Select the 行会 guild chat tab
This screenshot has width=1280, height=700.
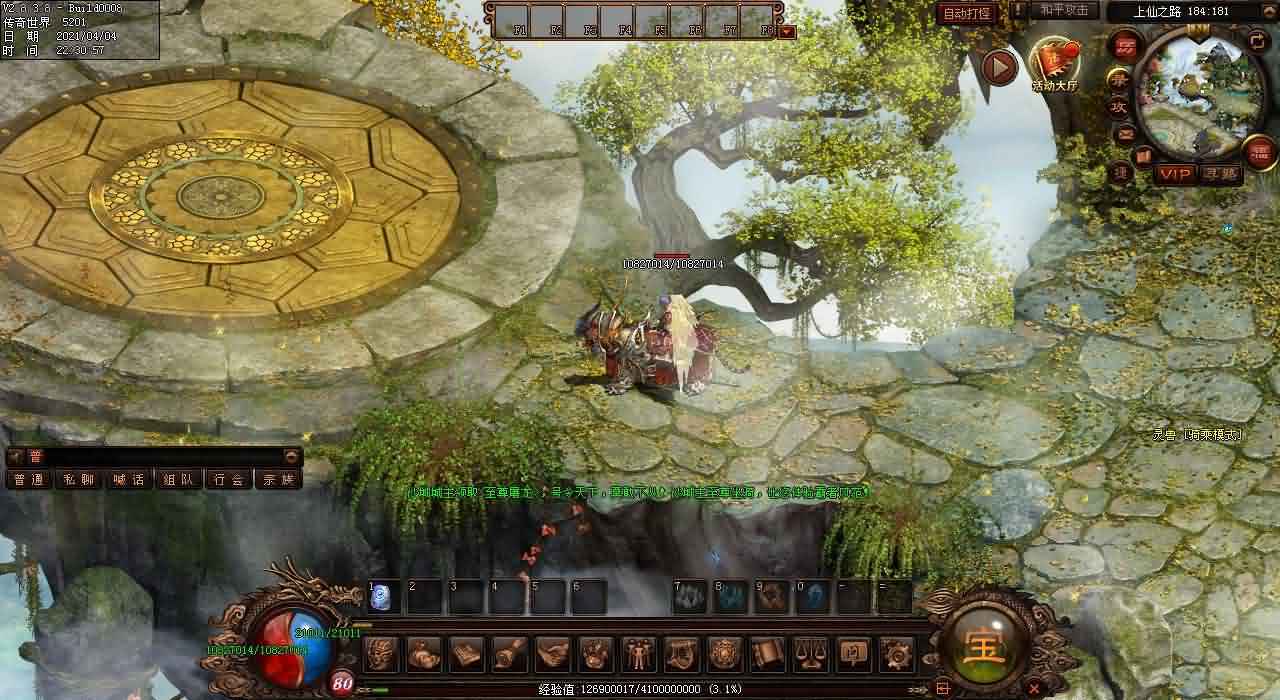[x=228, y=479]
